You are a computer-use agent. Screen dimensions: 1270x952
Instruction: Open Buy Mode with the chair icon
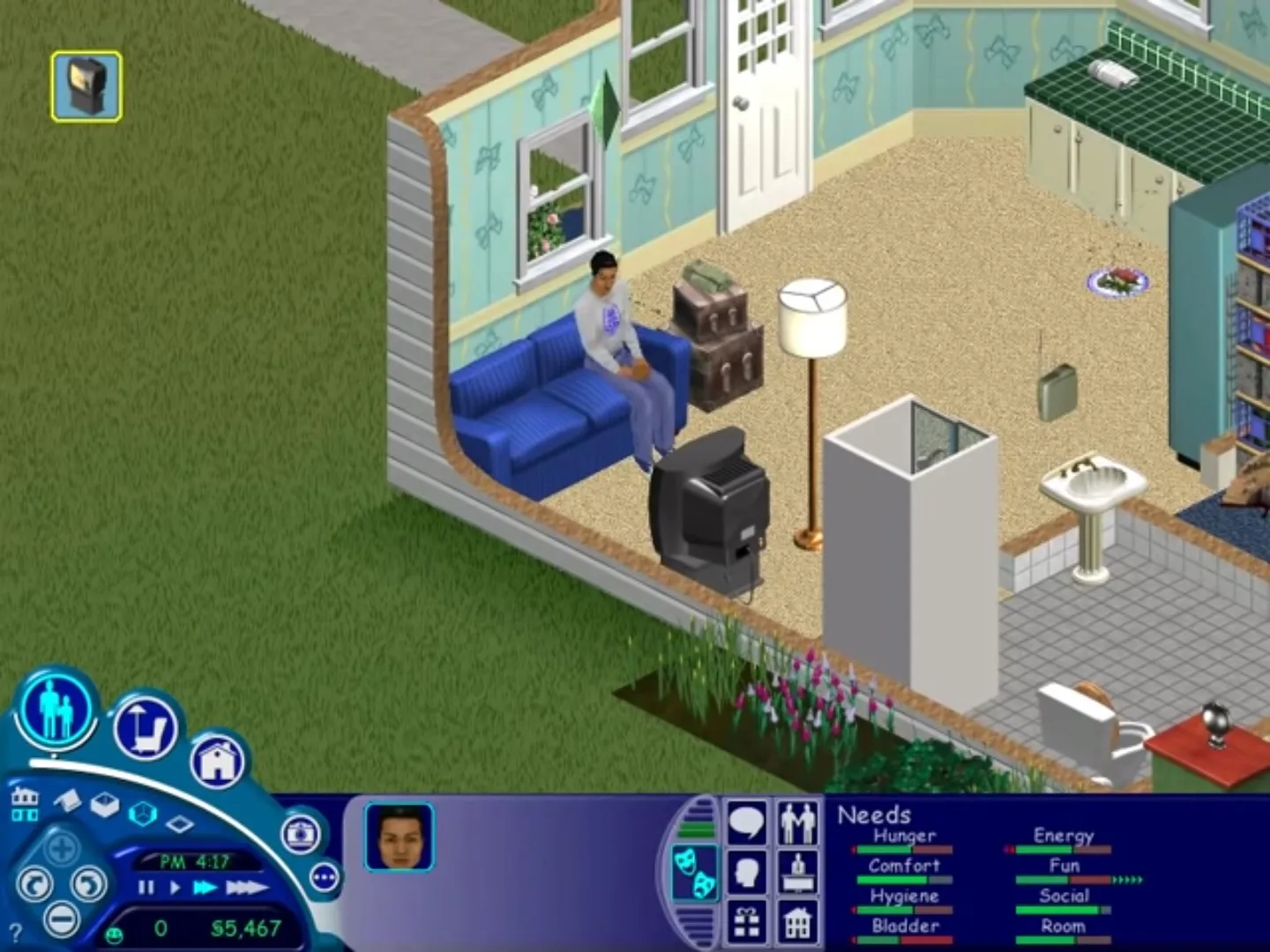(x=148, y=729)
